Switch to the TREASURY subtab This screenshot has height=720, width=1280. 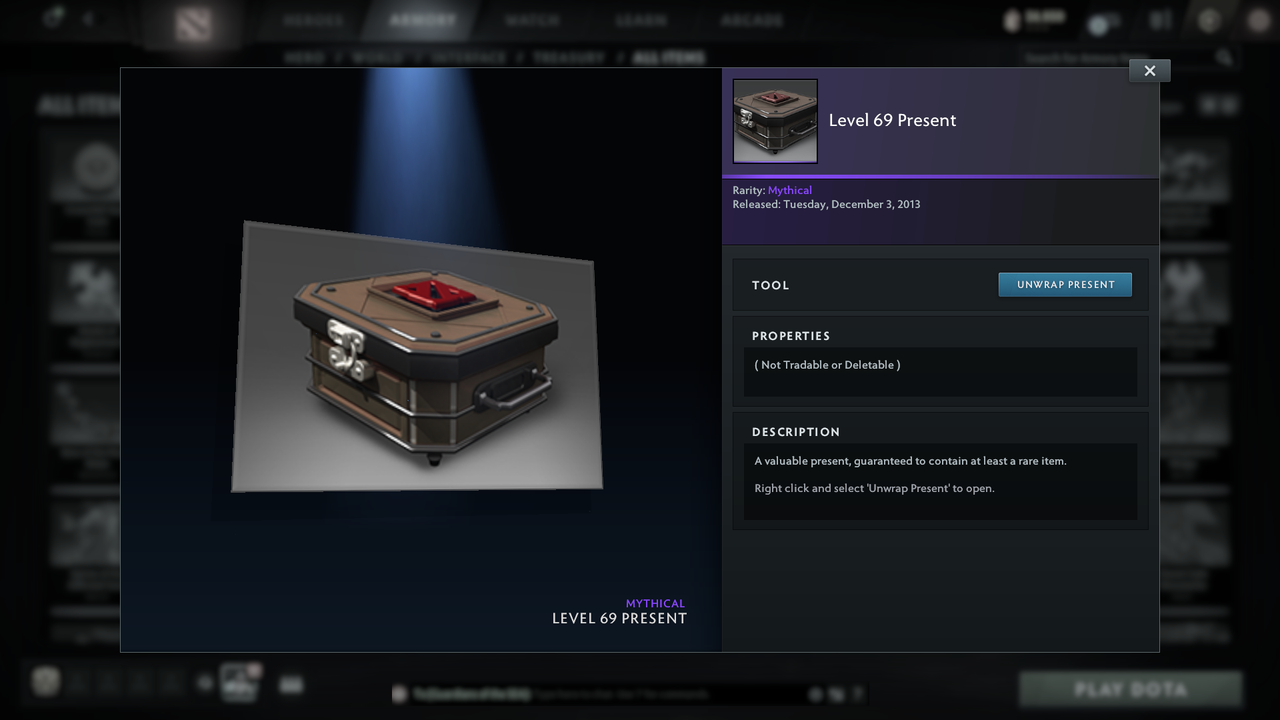coord(567,57)
